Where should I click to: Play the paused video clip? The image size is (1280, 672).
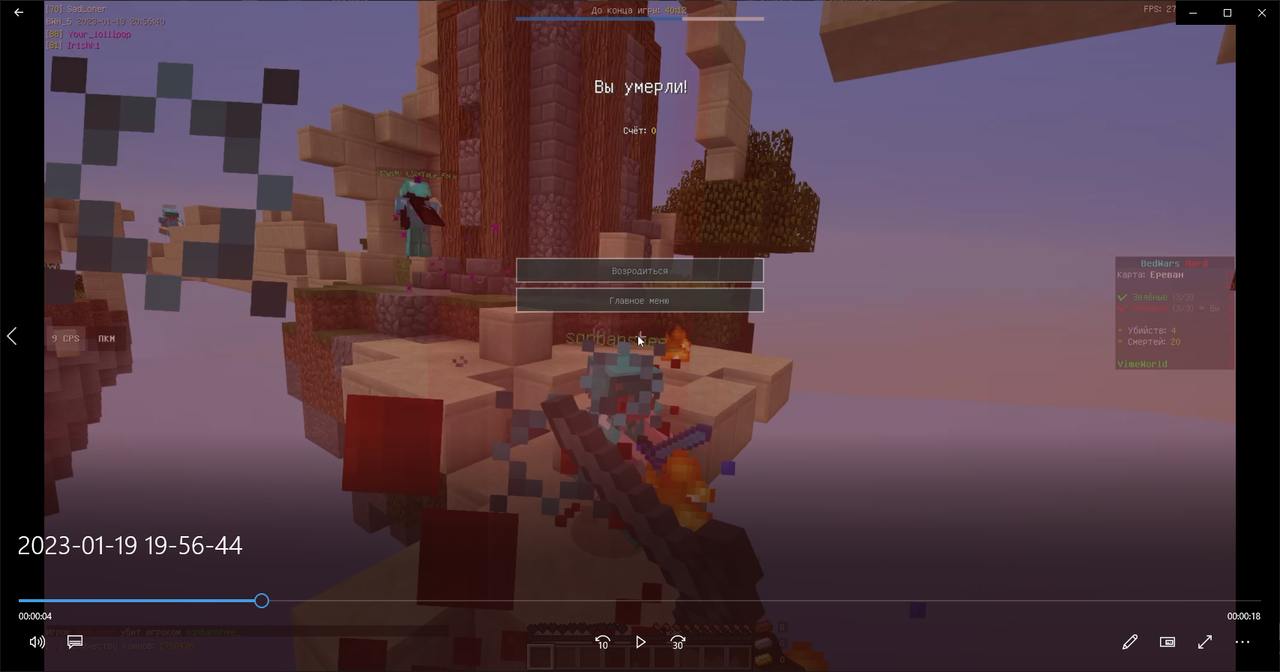pos(640,642)
